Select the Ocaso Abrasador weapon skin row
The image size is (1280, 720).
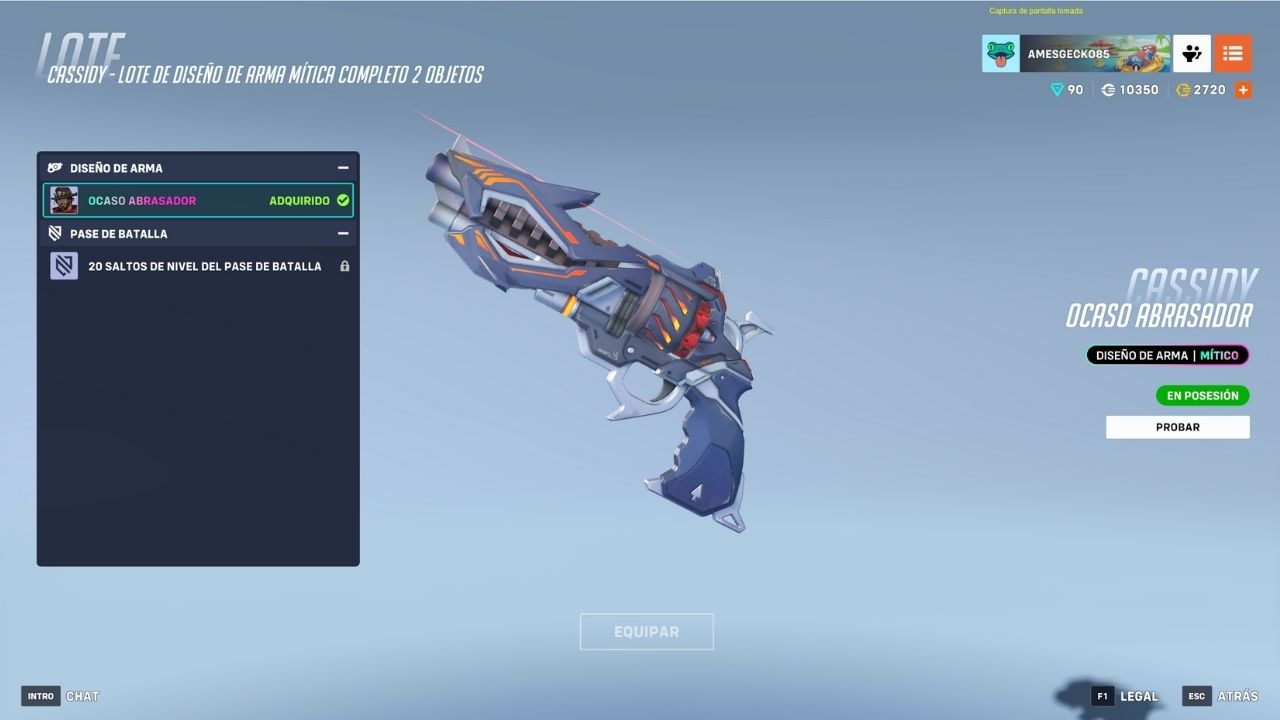tap(198, 200)
